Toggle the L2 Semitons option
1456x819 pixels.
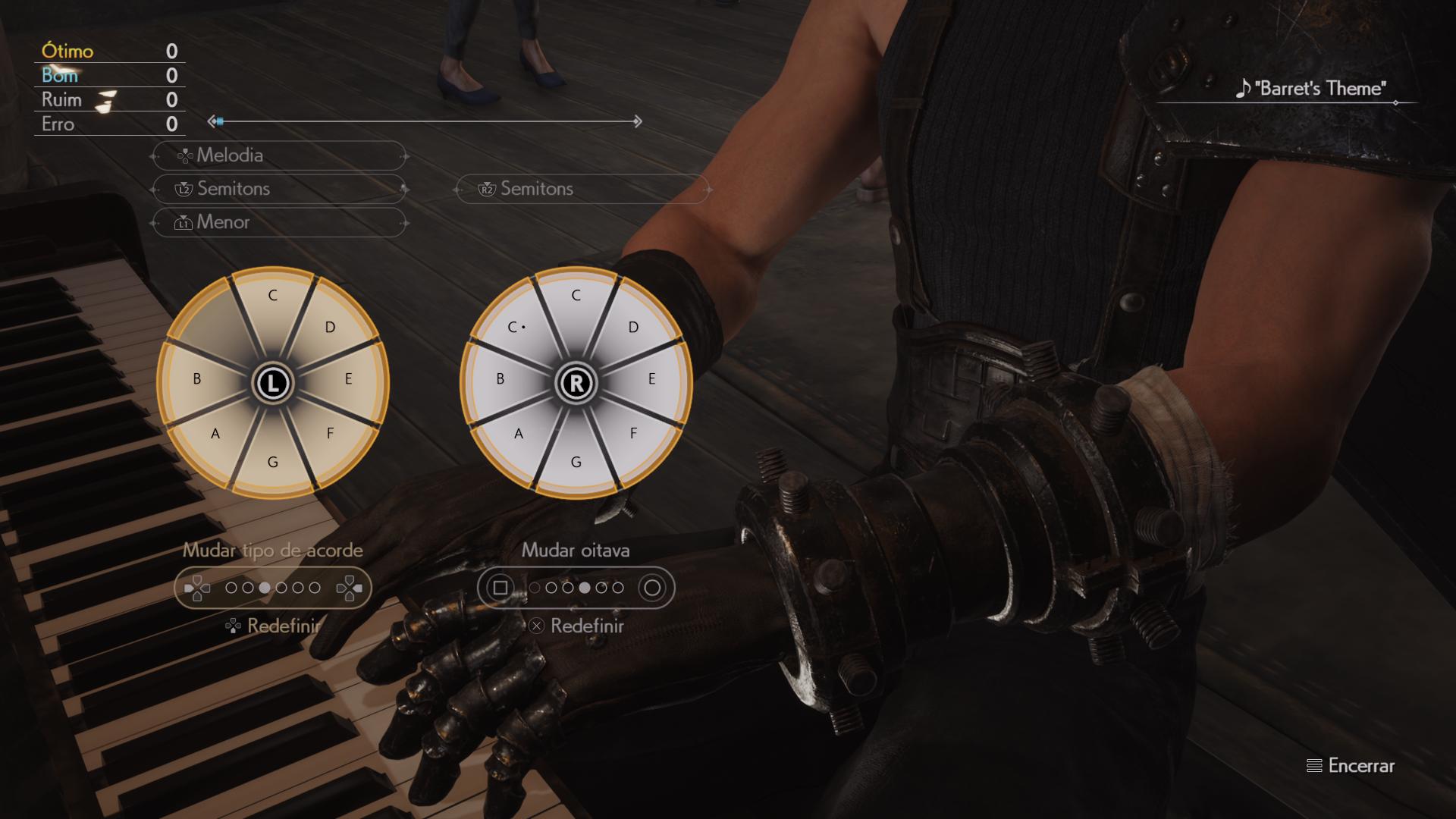click(x=279, y=189)
